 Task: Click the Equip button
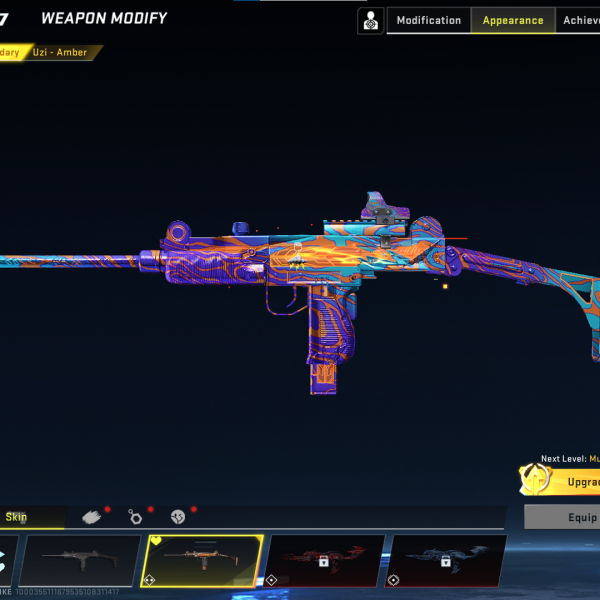click(x=565, y=517)
